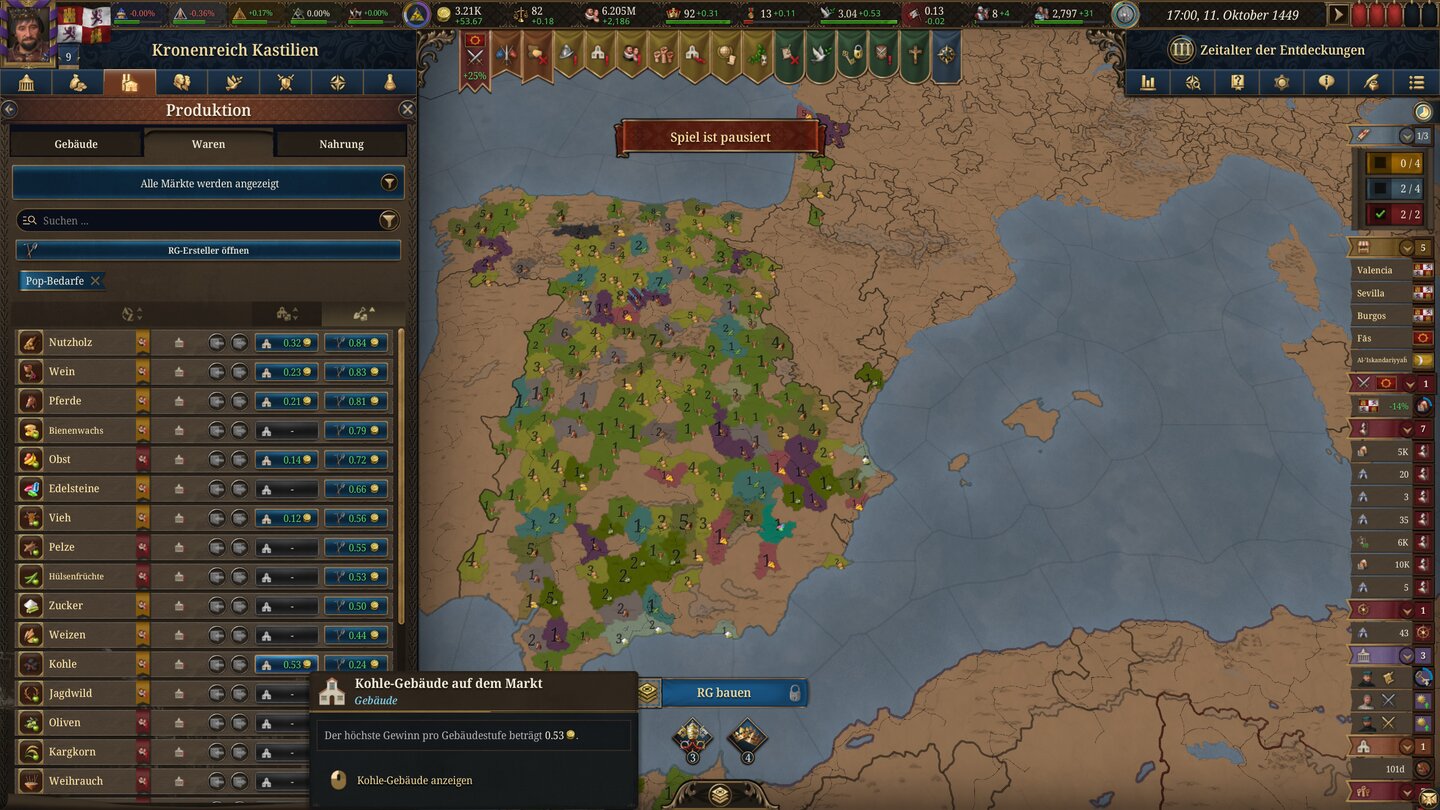Open the information bubble icon in top toolbar
Image resolution: width=1440 pixels, height=810 pixels.
1326,83
